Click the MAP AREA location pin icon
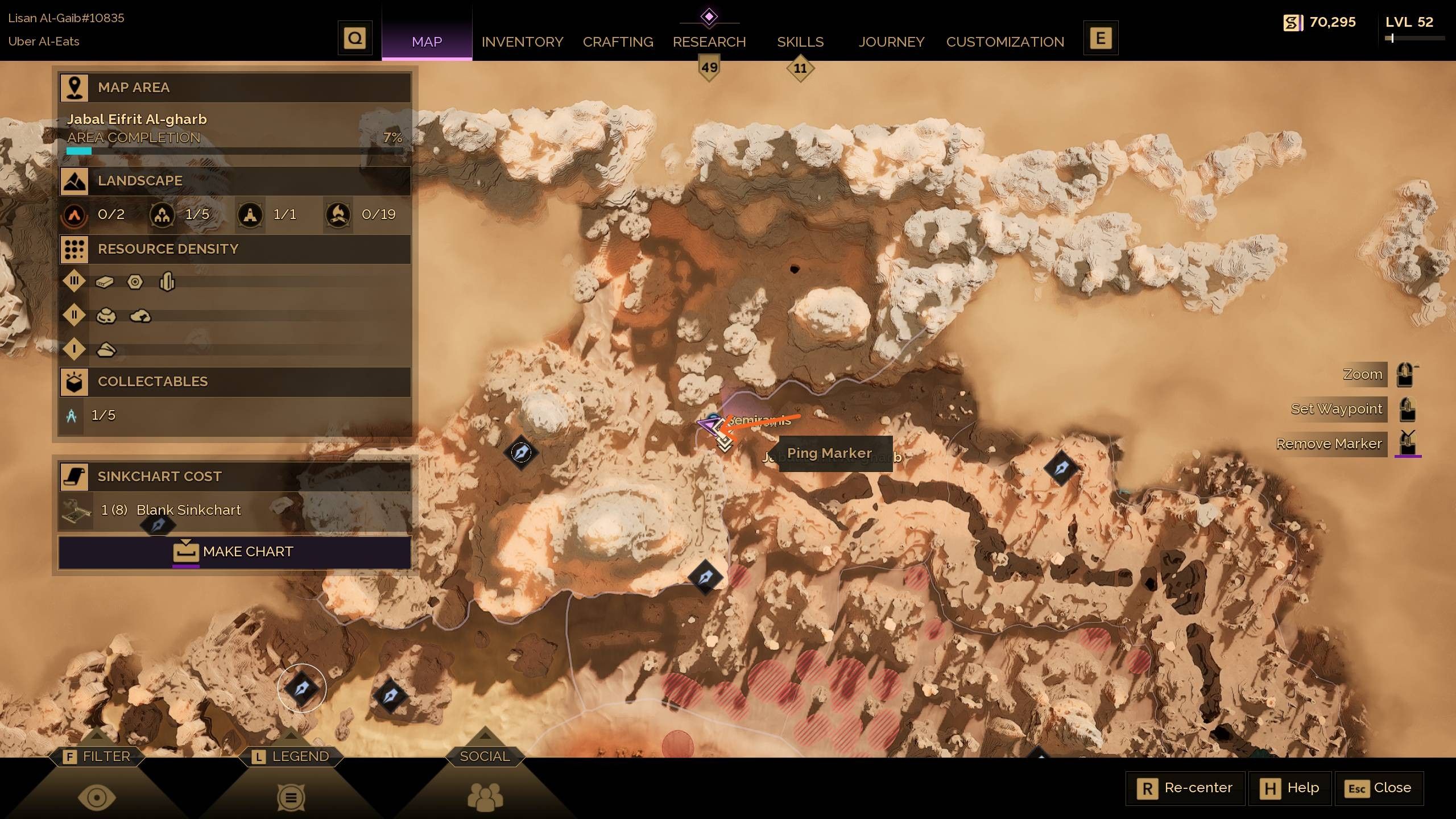This screenshot has width=1456, height=819. [x=75, y=86]
